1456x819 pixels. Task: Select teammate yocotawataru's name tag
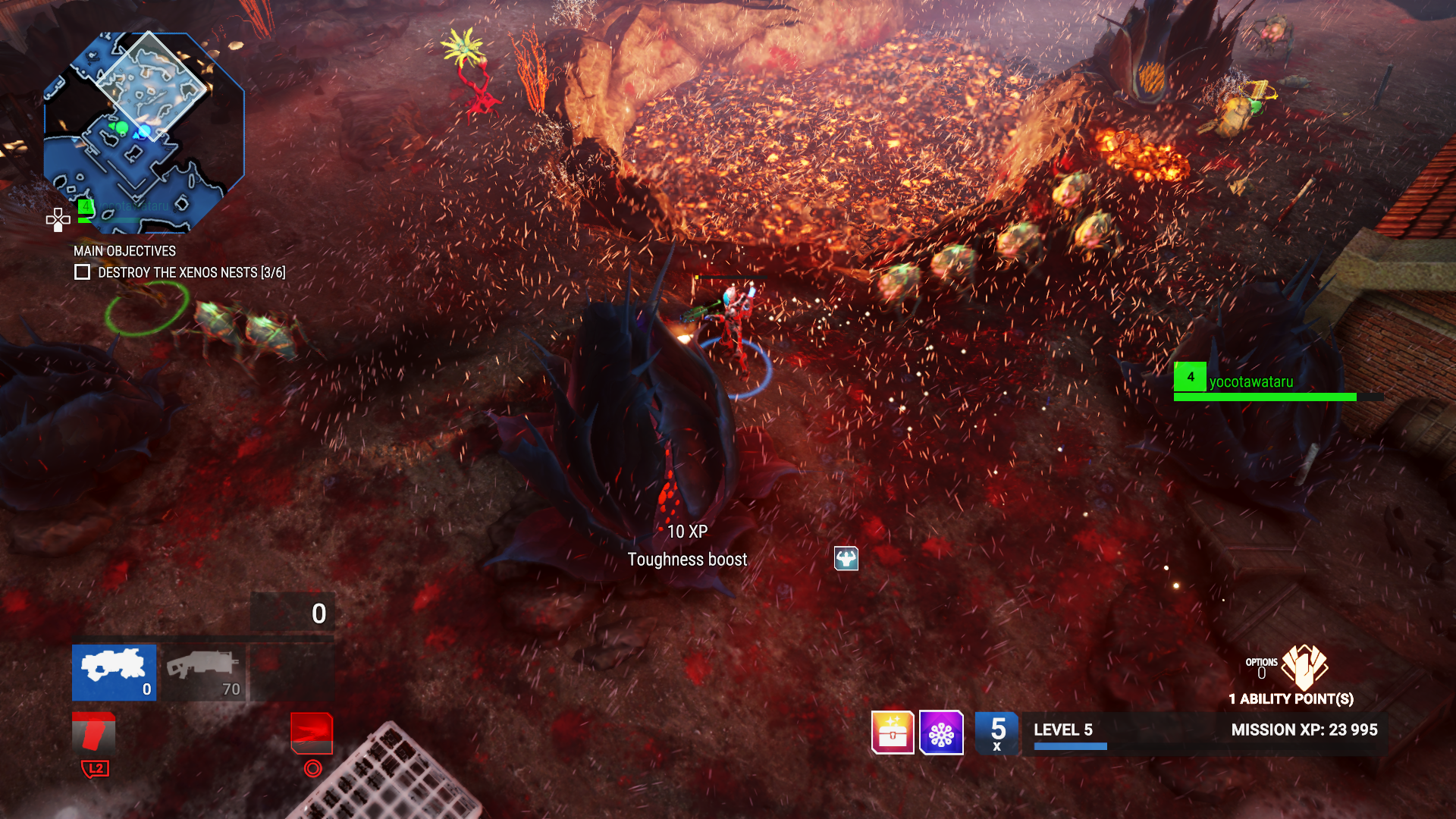tap(1250, 382)
